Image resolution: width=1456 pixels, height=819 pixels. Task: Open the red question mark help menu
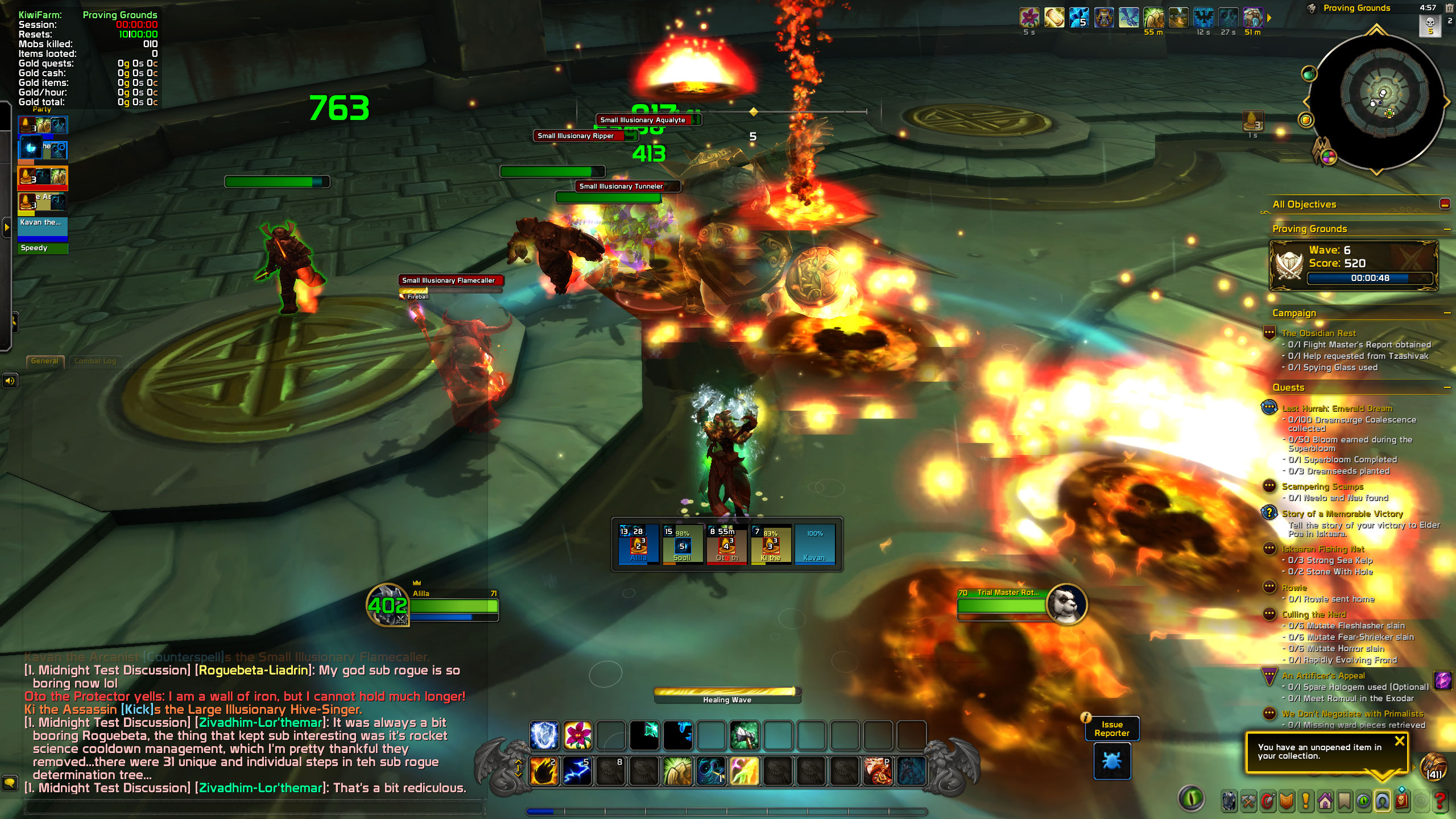pyautogui.click(x=1440, y=801)
